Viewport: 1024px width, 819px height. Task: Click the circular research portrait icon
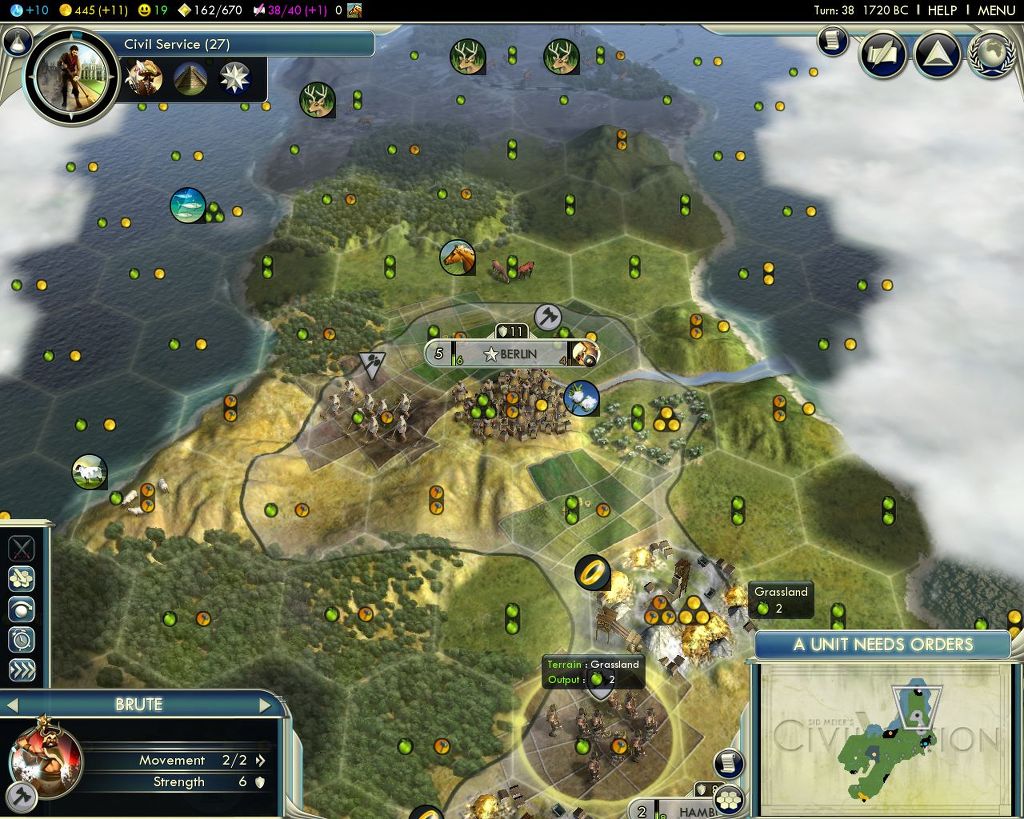click(72, 77)
